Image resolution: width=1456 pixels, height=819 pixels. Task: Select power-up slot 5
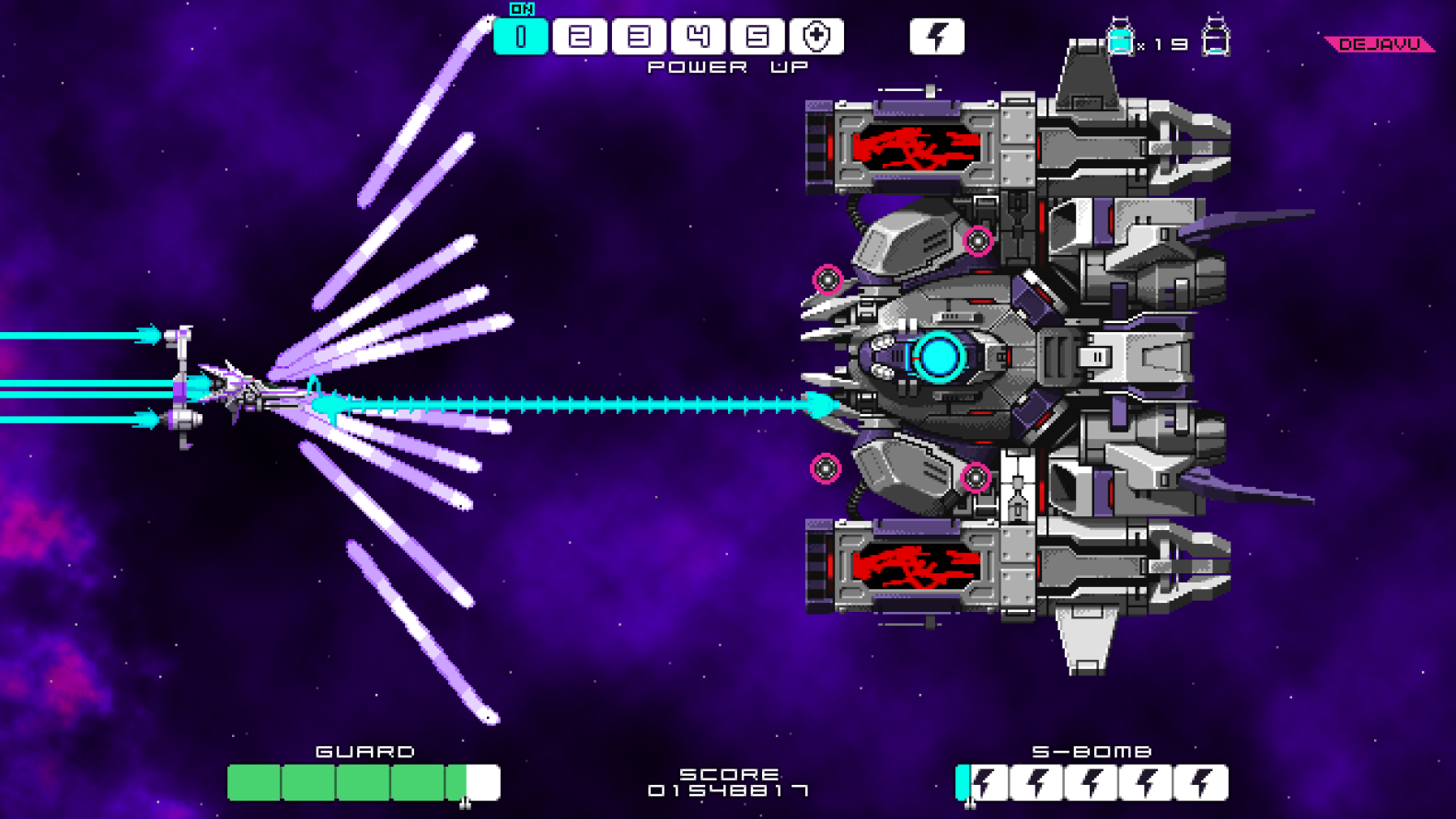coord(757,37)
